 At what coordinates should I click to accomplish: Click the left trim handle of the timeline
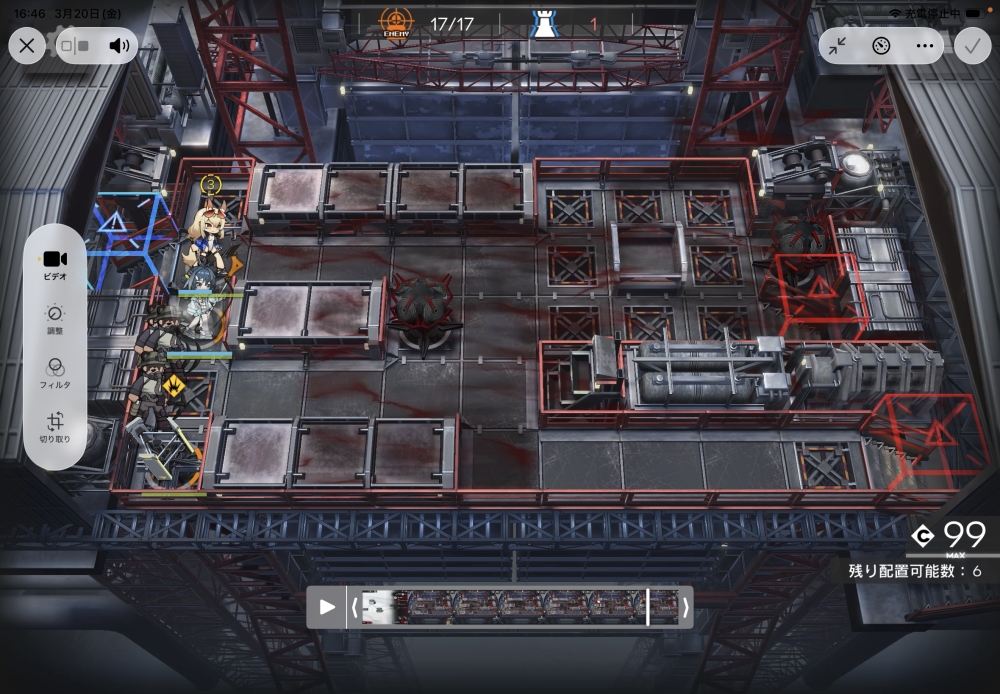point(354,607)
